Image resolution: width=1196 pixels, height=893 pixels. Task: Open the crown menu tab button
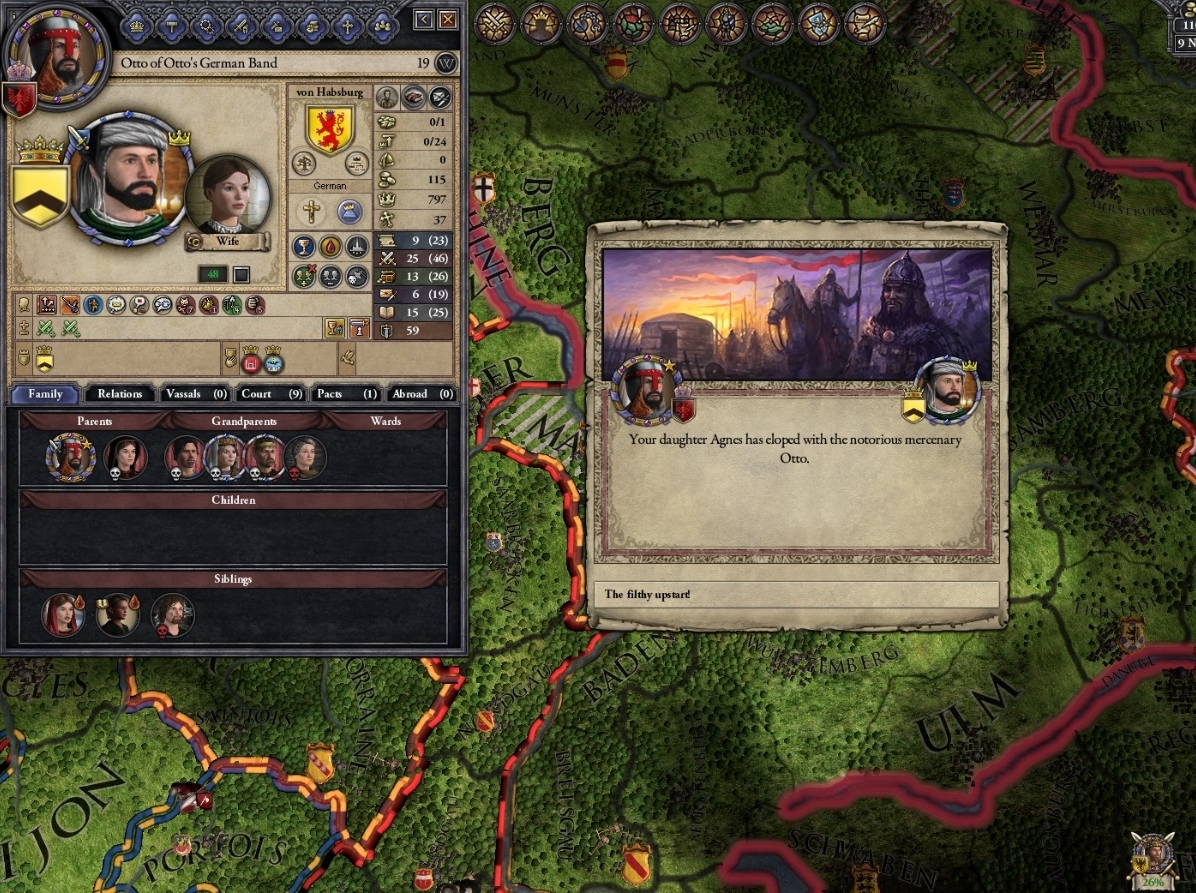(x=138, y=25)
